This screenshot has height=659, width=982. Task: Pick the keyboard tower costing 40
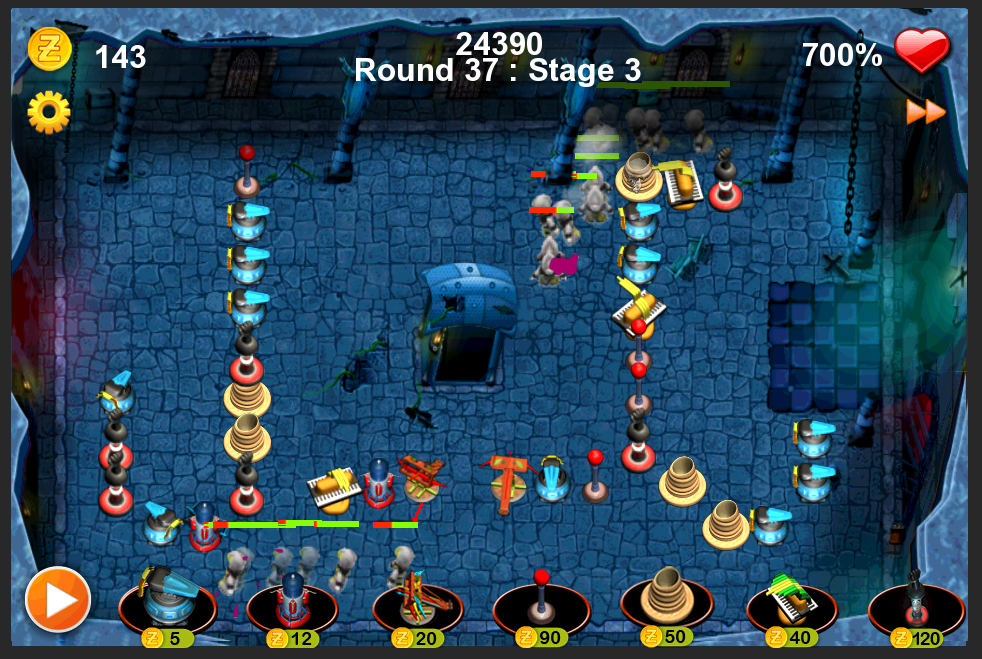click(x=791, y=600)
